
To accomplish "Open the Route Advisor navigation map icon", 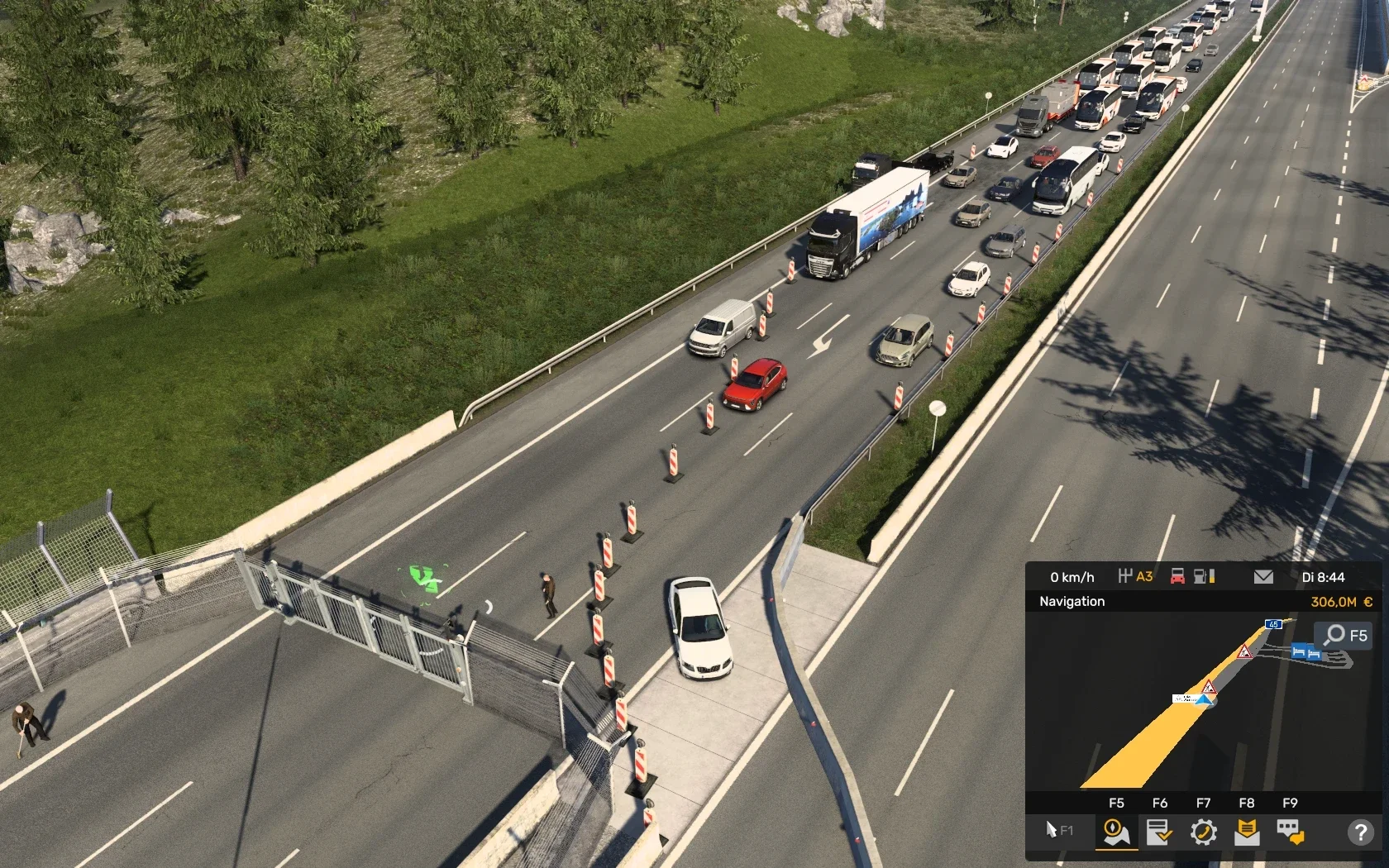I will 1115,832.
